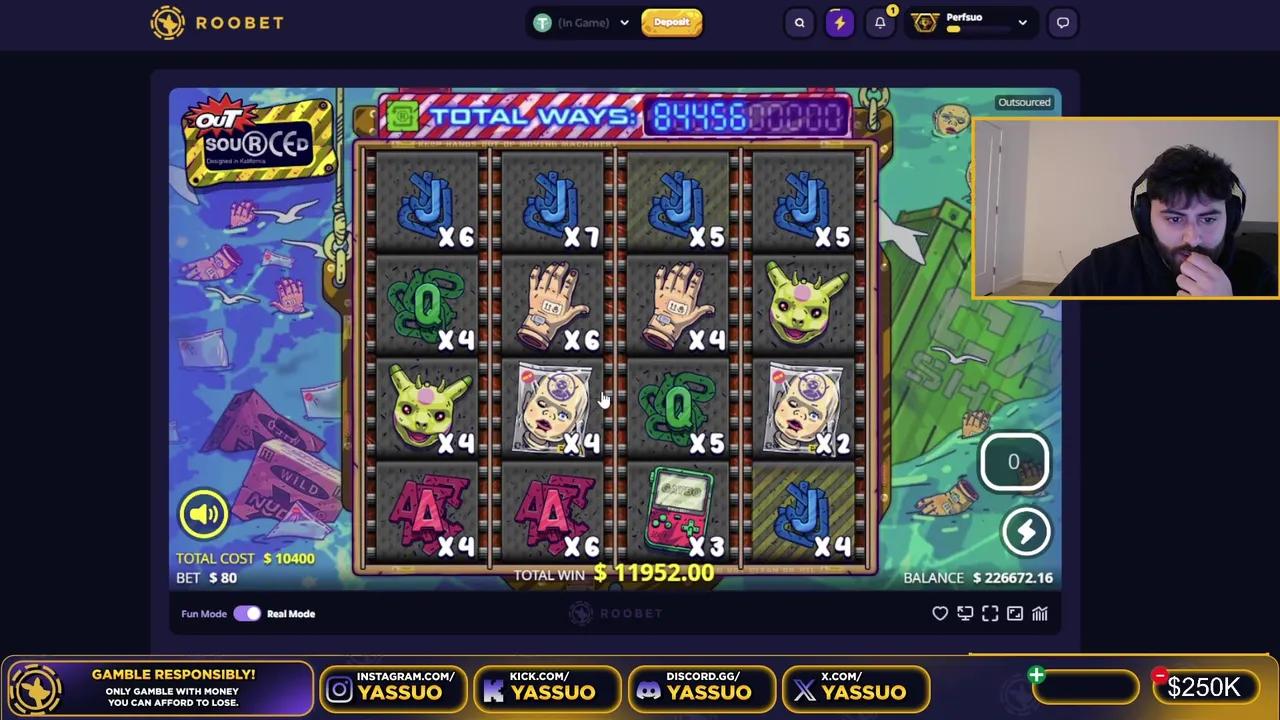
Task: Open the autoplay counter showing 0
Action: (x=1013, y=462)
